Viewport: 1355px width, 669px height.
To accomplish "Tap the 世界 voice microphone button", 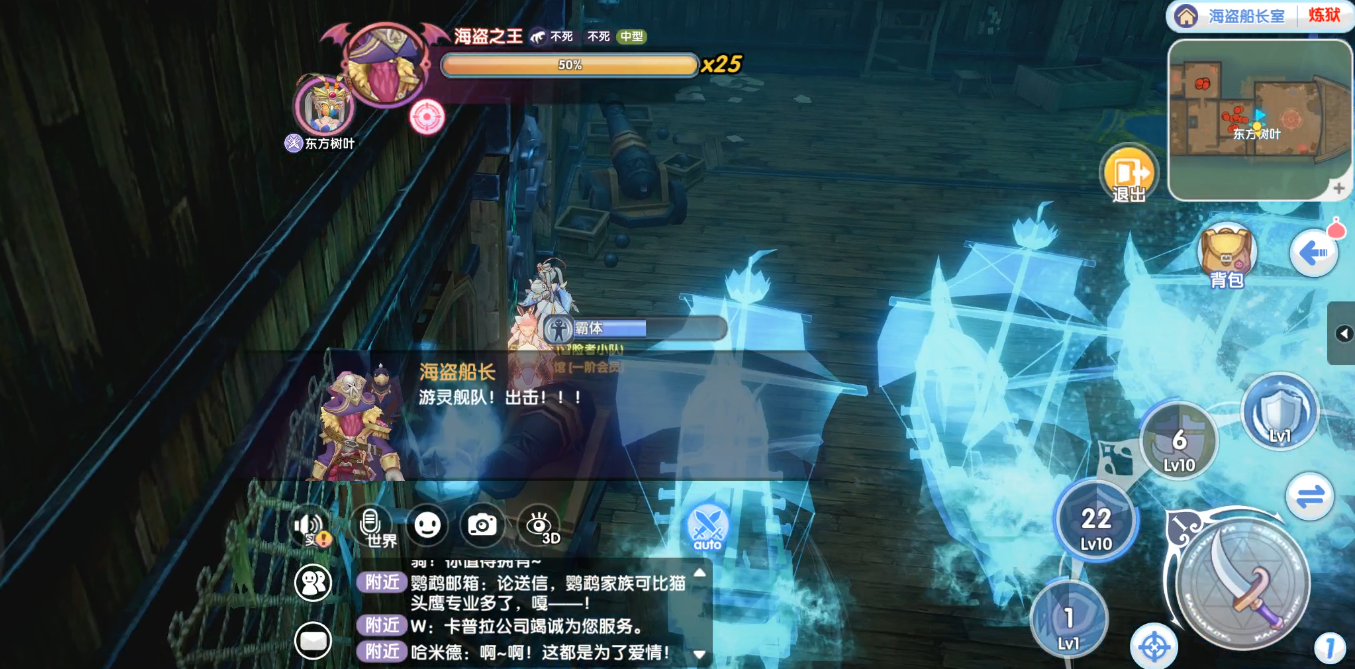I will click(x=371, y=523).
